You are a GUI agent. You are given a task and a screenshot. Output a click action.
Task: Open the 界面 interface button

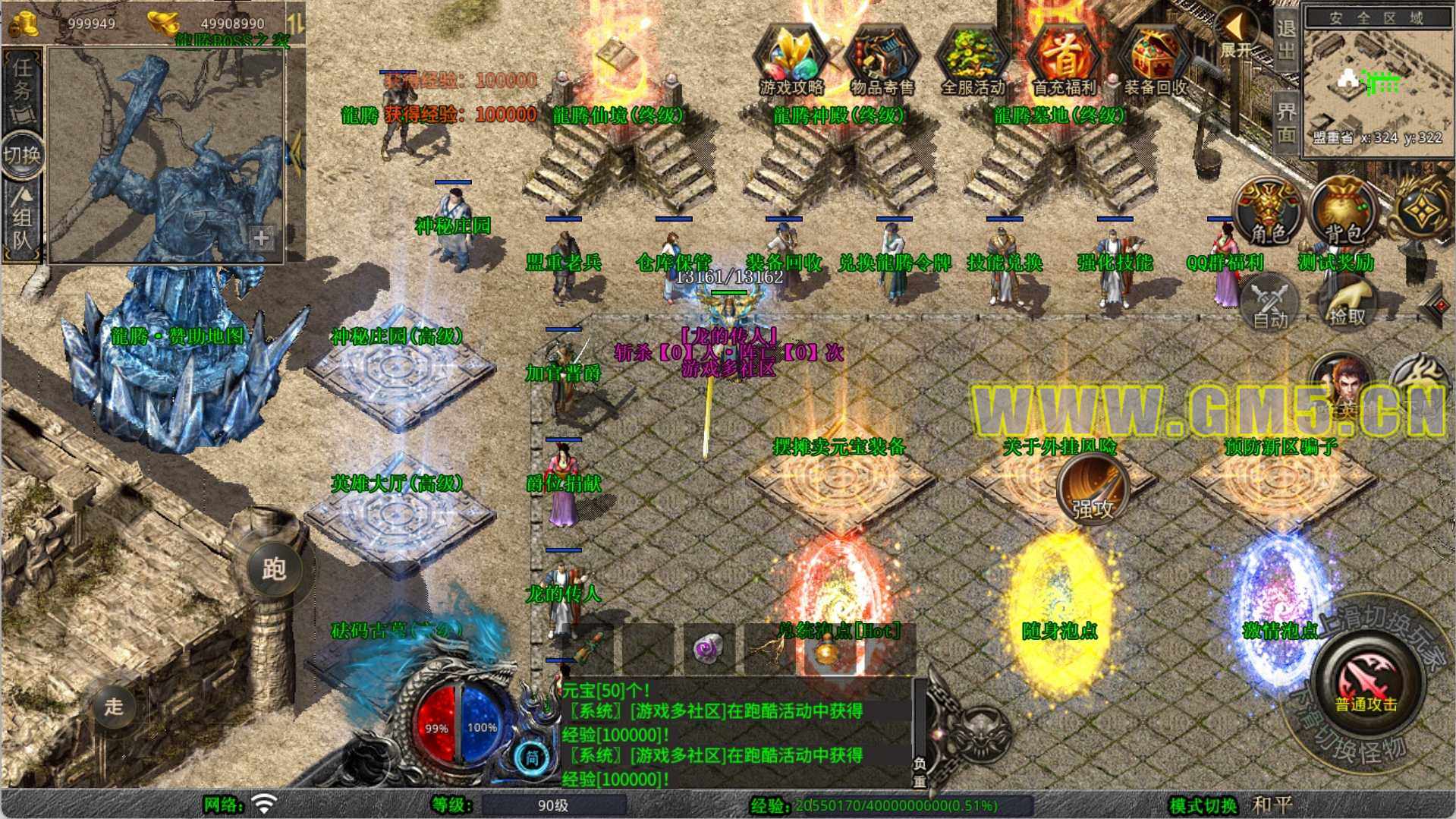pos(1286,121)
